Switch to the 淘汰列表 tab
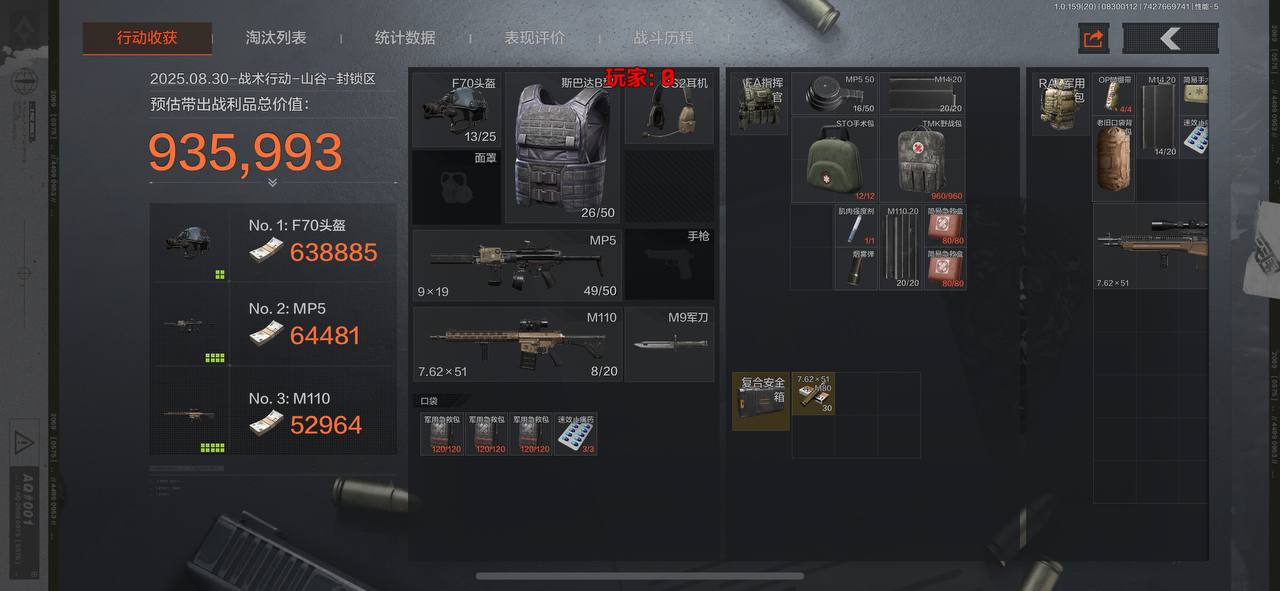The height and width of the screenshot is (591, 1280). click(276, 38)
